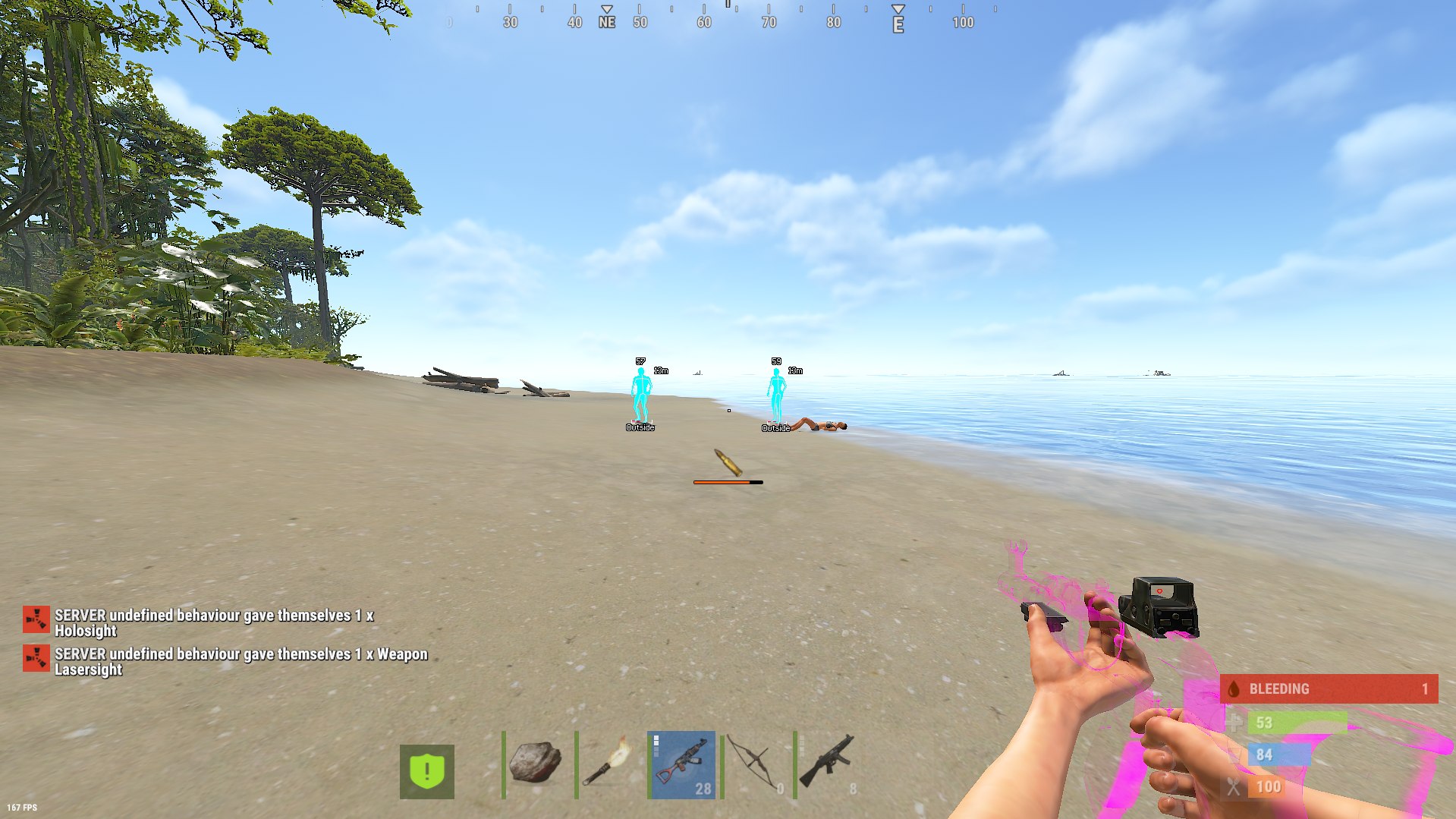This screenshot has height=819, width=1456.
Task: Click the green shield exclamation icon
Action: pyautogui.click(x=427, y=771)
